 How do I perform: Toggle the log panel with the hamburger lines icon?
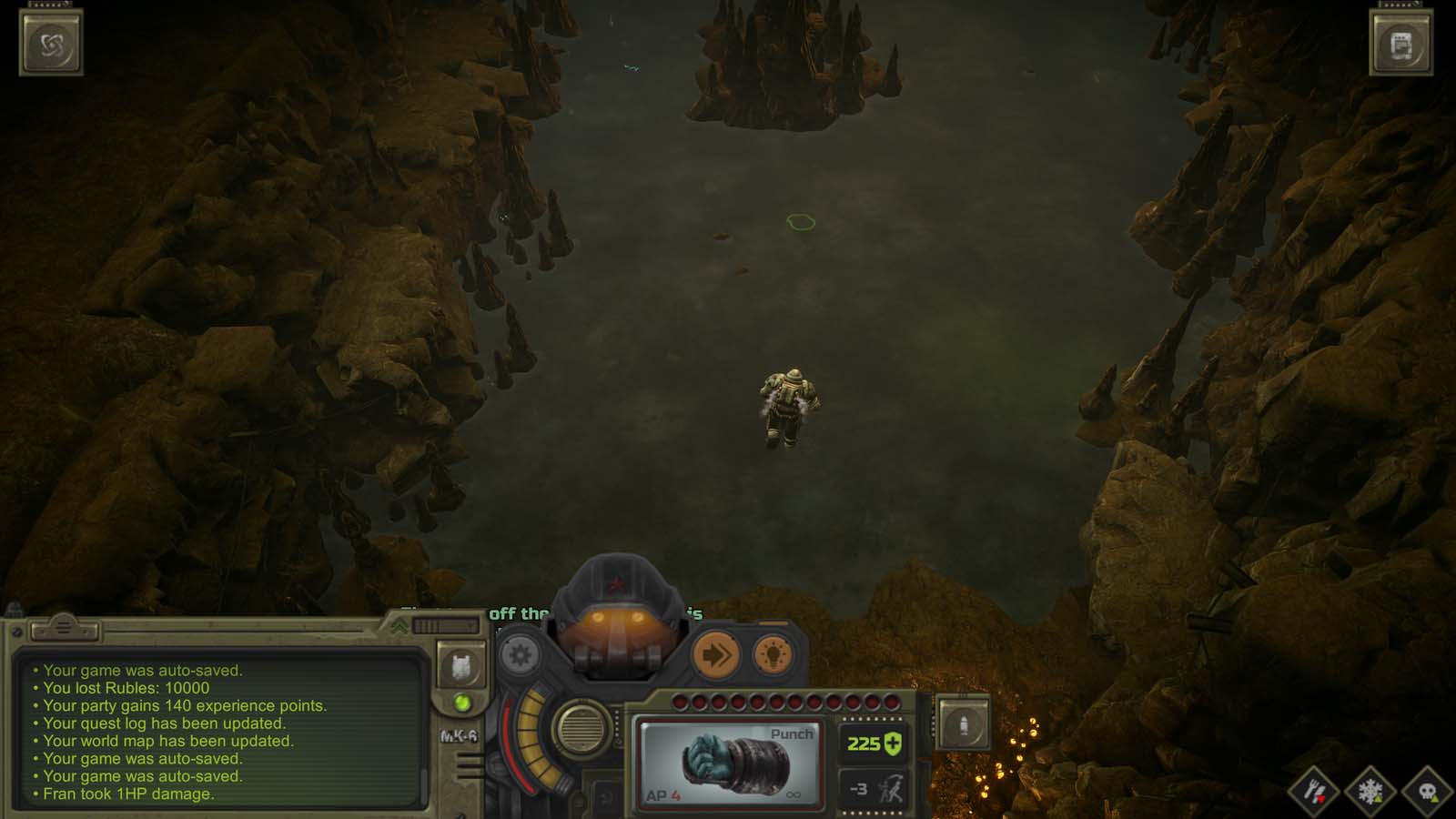(x=62, y=626)
